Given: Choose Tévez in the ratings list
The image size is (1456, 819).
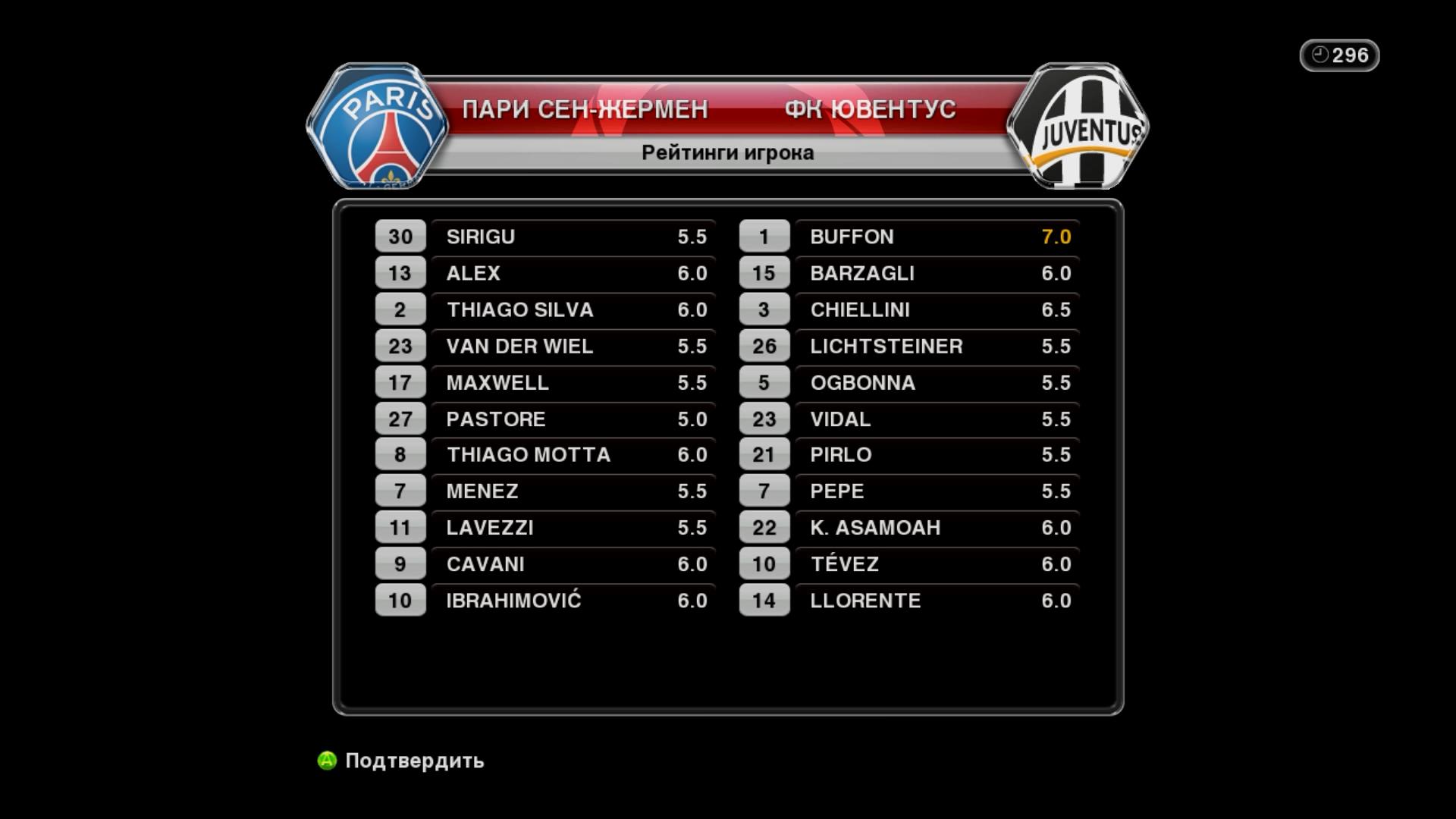Looking at the screenshot, I should [x=937, y=564].
